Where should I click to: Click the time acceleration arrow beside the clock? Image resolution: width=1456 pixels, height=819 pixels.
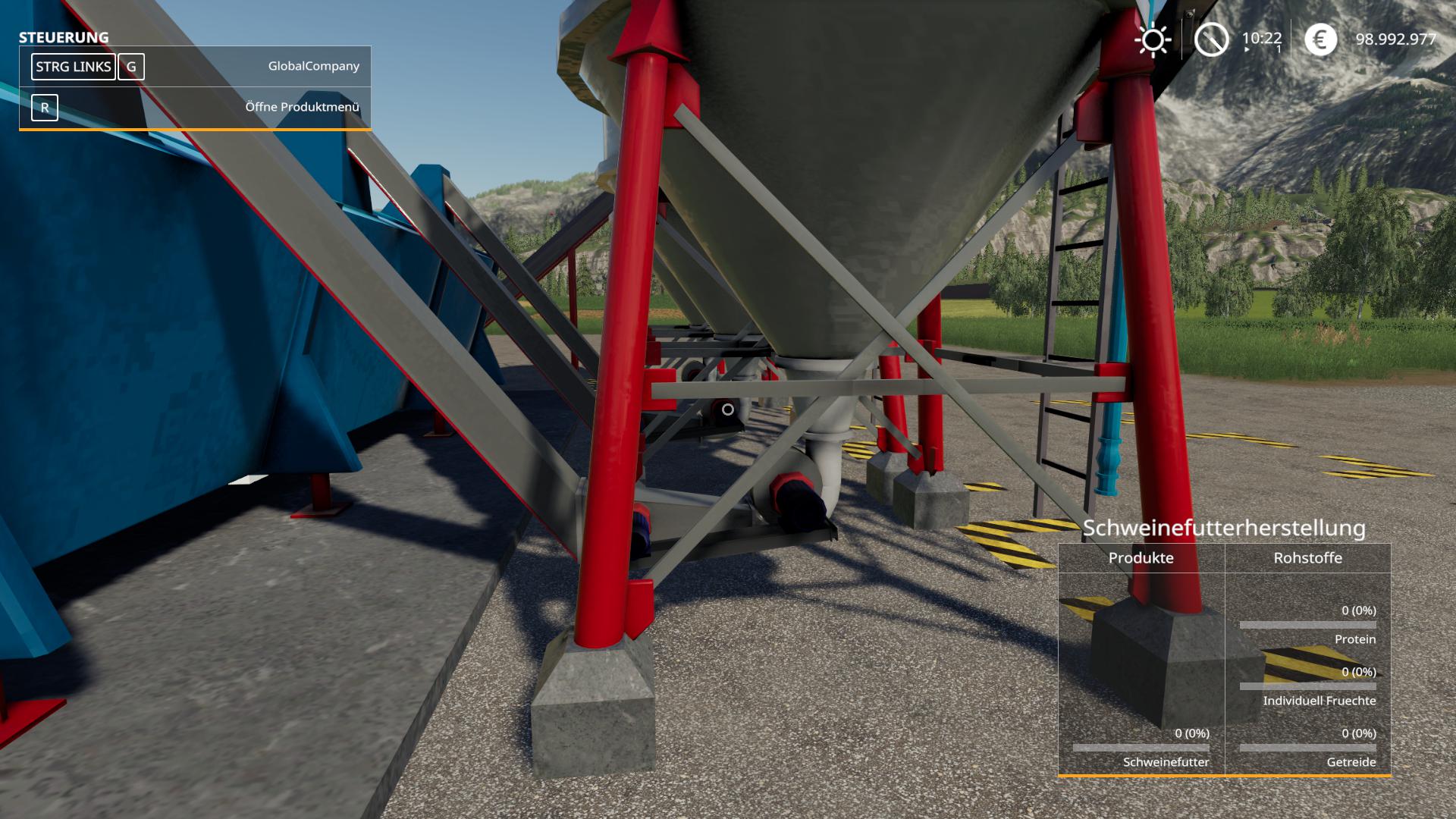tap(1246, 48)
